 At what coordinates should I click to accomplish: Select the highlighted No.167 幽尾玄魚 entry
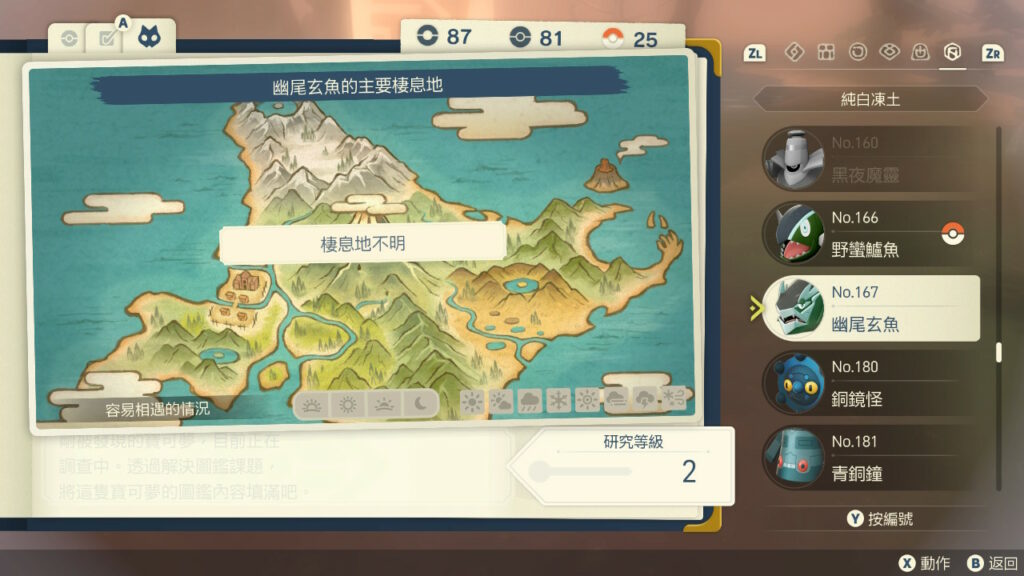tap(866, 308)
